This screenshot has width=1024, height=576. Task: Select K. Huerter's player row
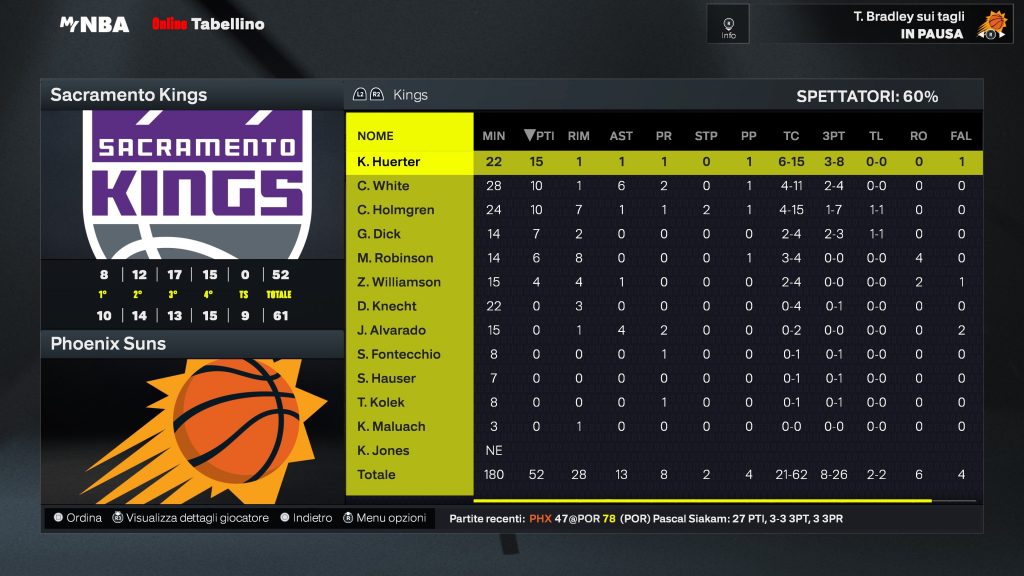(x=389, y=162)
